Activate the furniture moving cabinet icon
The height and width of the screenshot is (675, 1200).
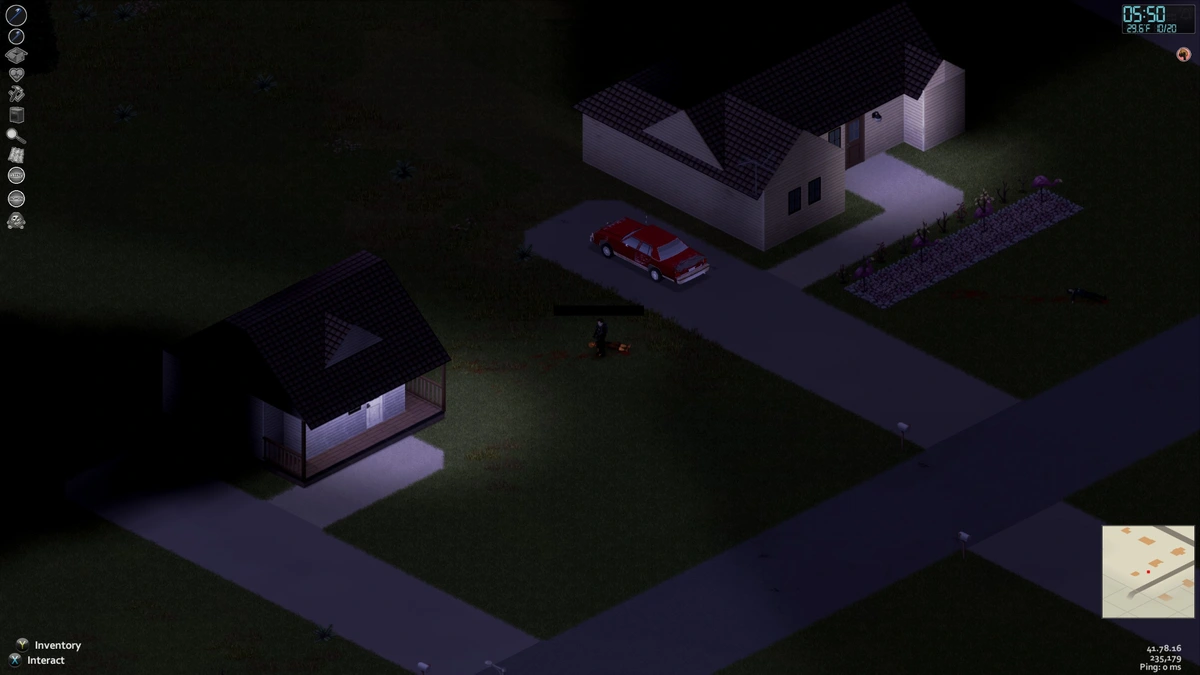[x=16, y=114]
